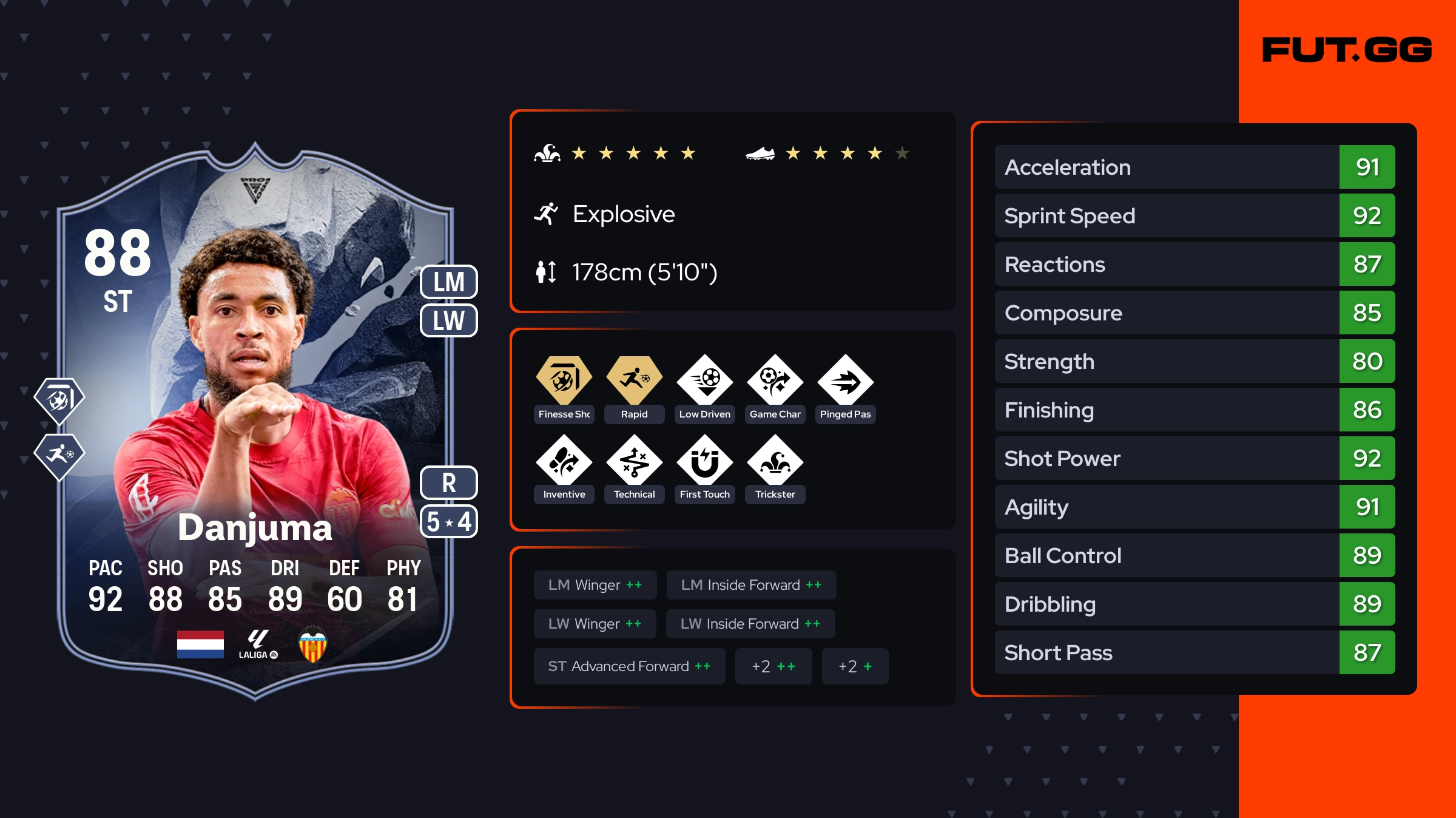The height and width of the screenshot is (818, 1456).
Task: Select the LW Inside Forward role
Action: pyautogui.click(x=750, y=624)
